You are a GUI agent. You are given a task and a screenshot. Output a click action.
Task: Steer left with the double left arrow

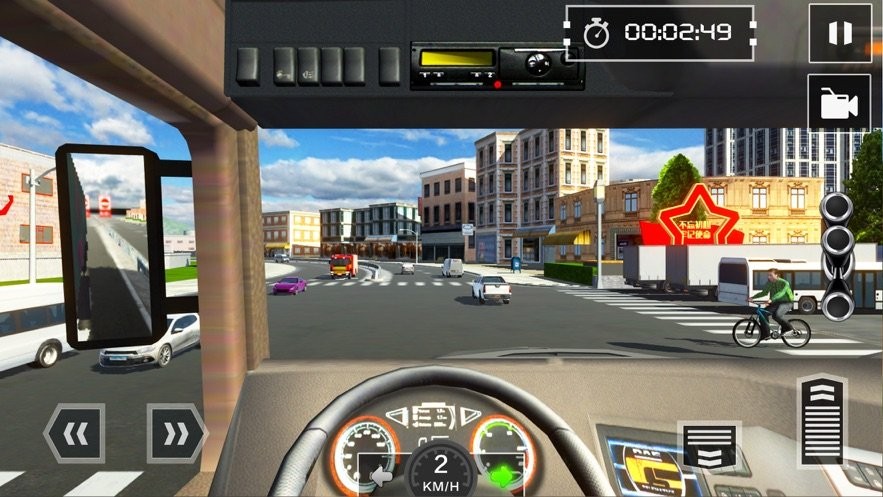point(74,433)
